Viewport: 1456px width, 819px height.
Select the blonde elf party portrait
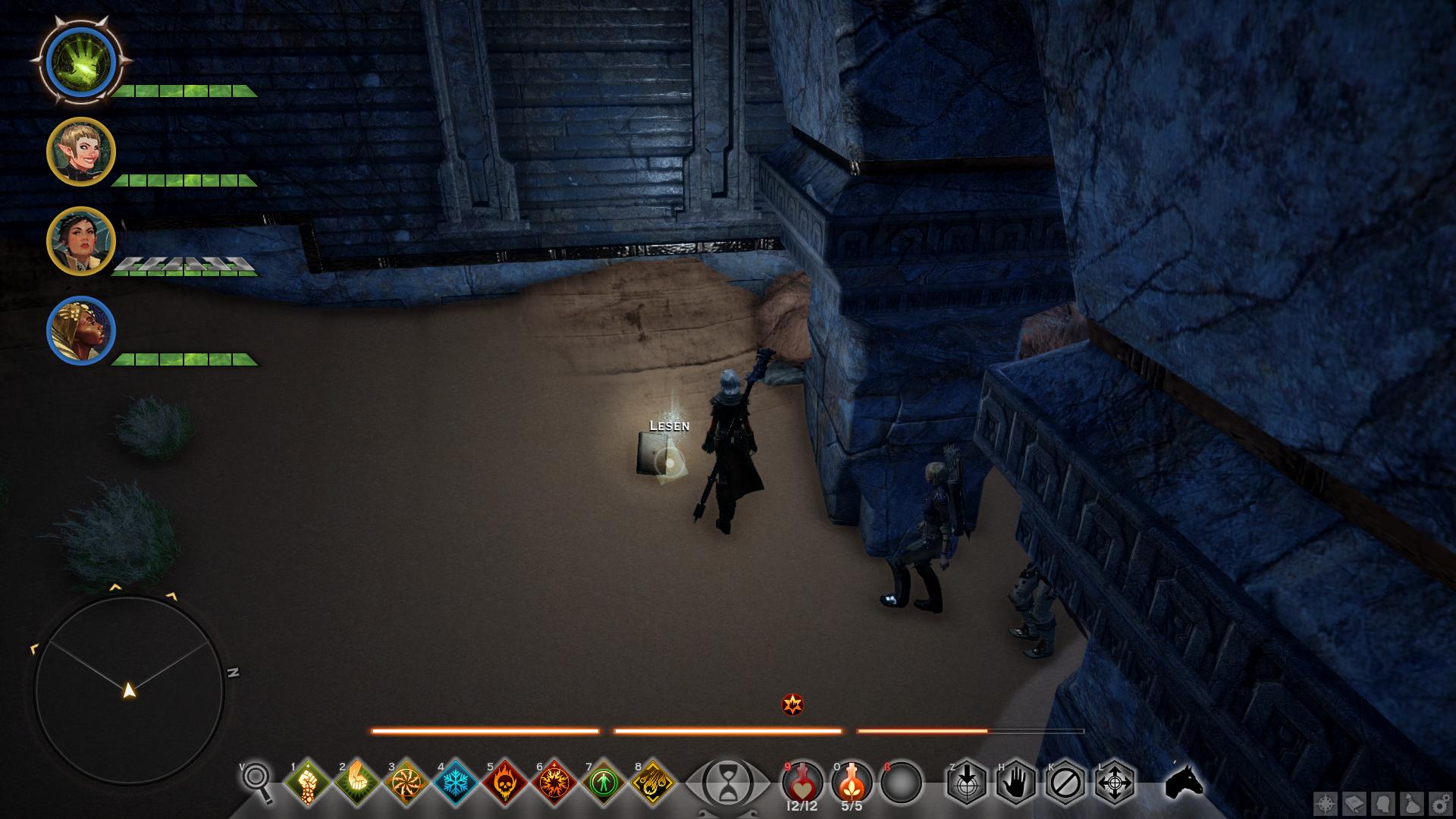[81, 152]
